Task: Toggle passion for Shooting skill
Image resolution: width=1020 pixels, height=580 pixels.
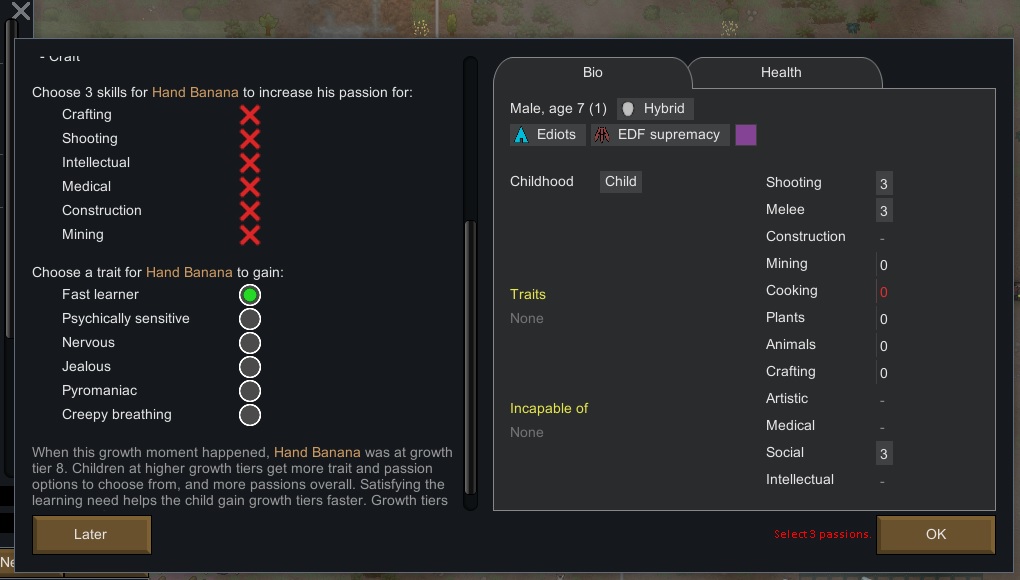Action: [250, 139]
